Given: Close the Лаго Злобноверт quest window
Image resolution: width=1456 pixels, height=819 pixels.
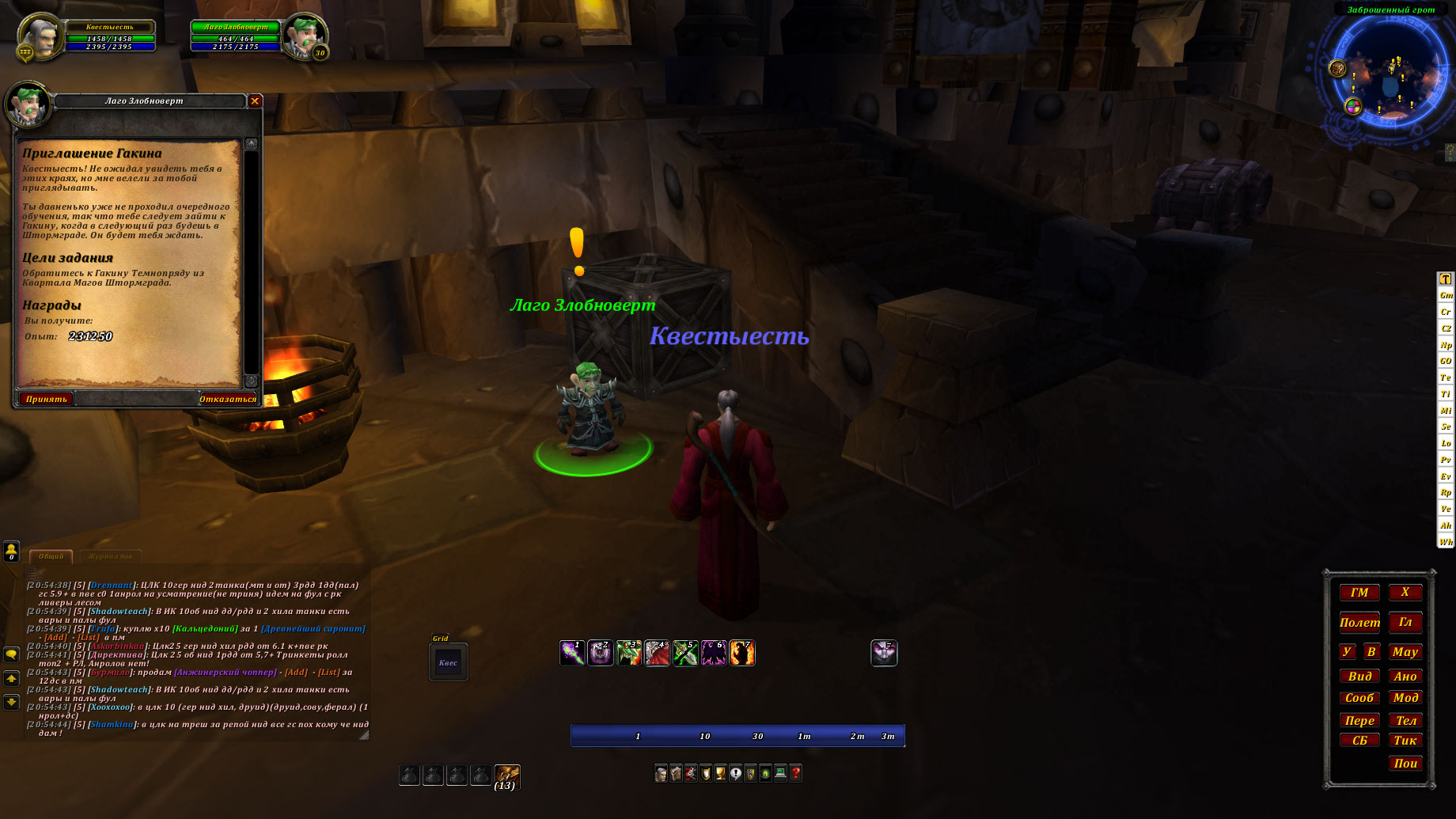Looking at the screenshot, I should 255,100.
